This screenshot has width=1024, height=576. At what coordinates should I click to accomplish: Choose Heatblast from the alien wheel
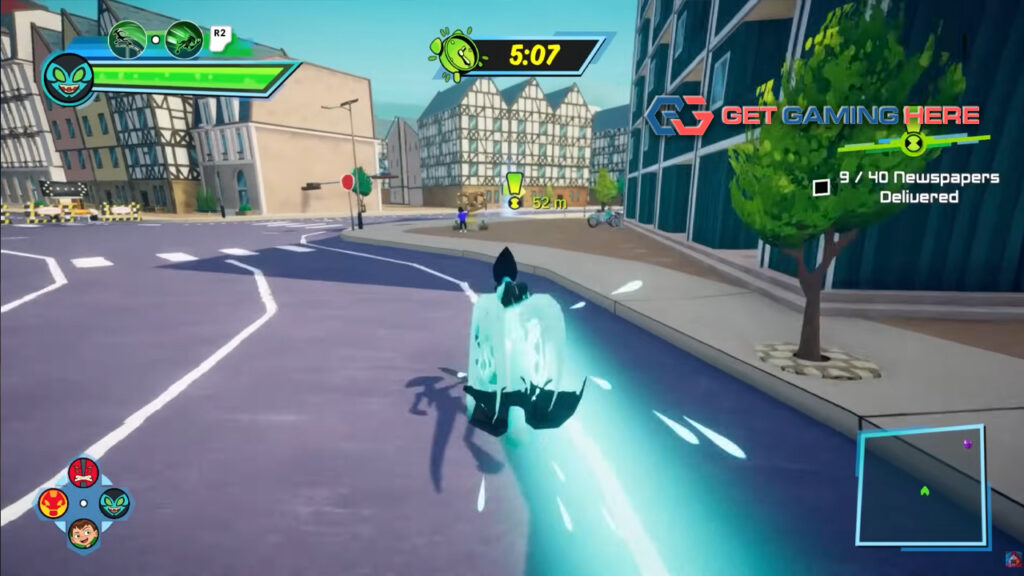[54, 502]
